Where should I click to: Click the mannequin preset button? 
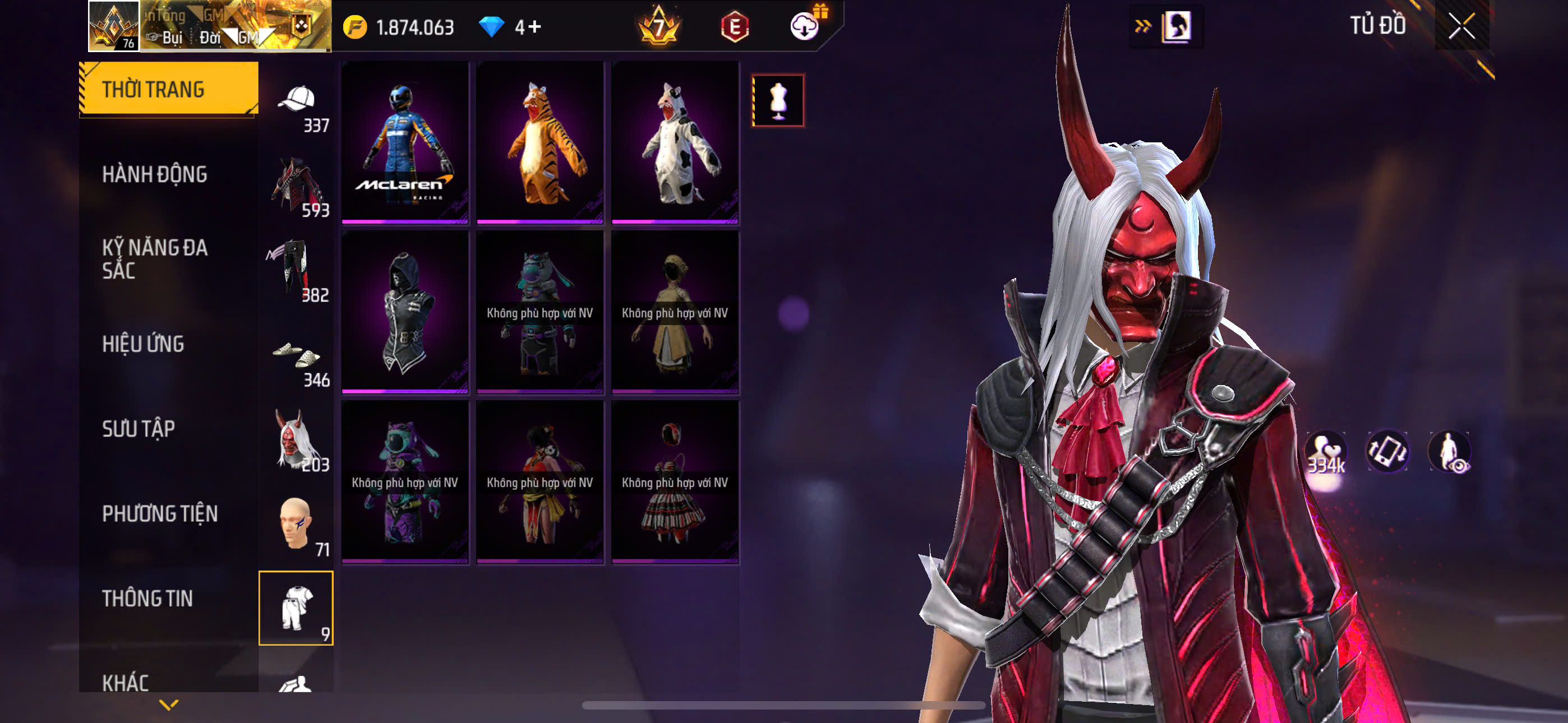pyautogui.click(x=778, y=100)
